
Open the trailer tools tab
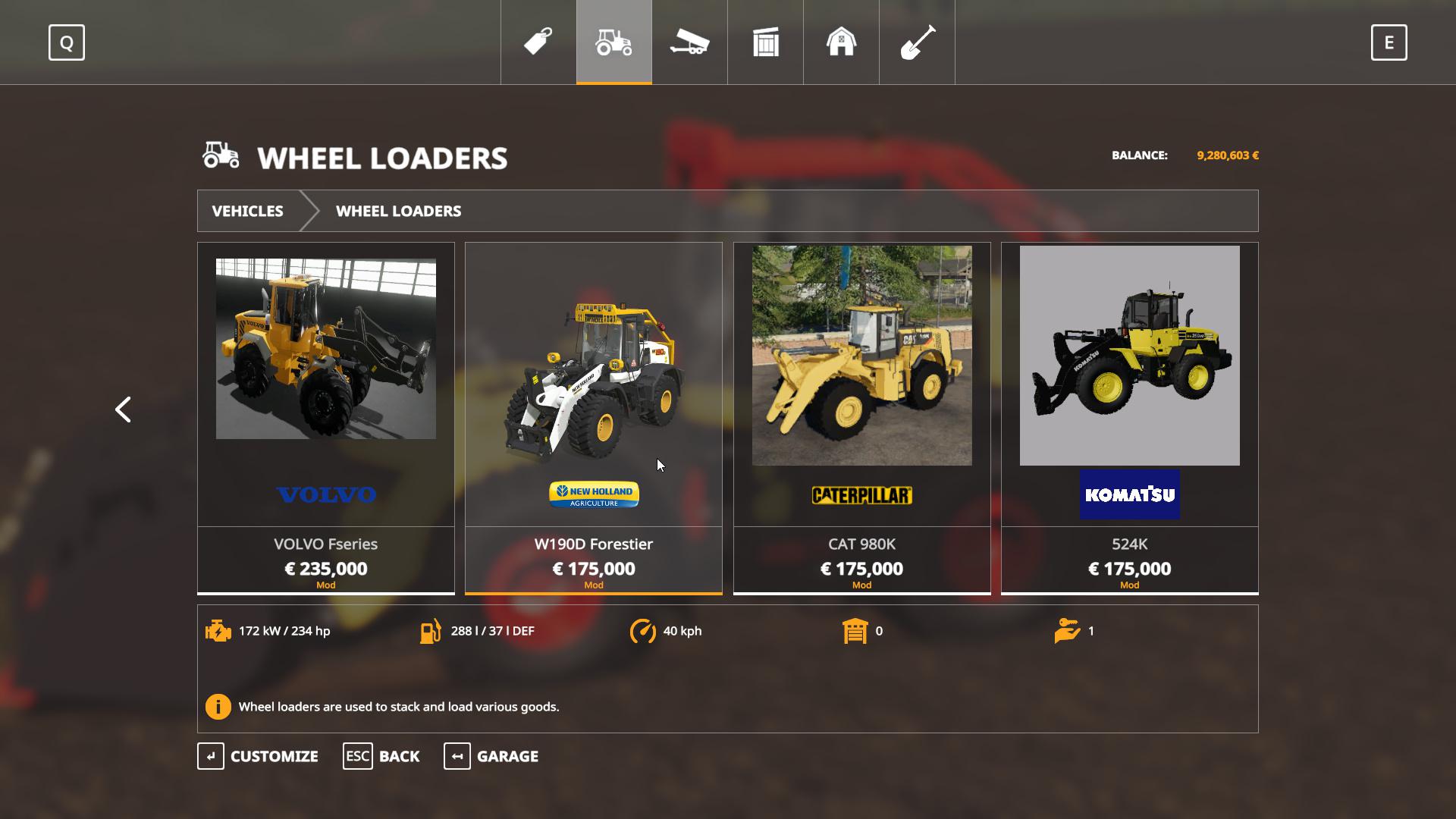(x=689, y=42)
